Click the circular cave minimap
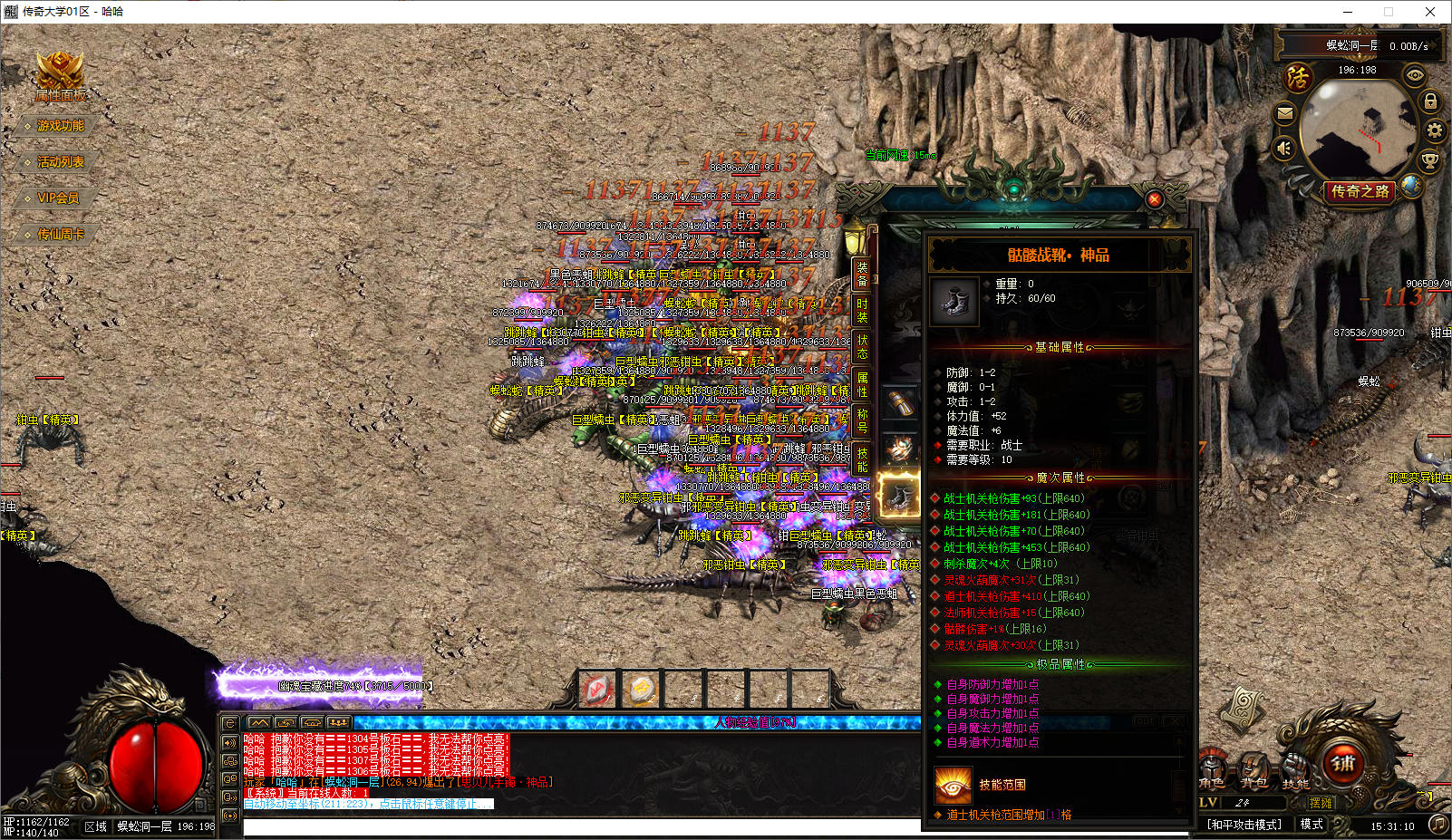 (1357, 129)
